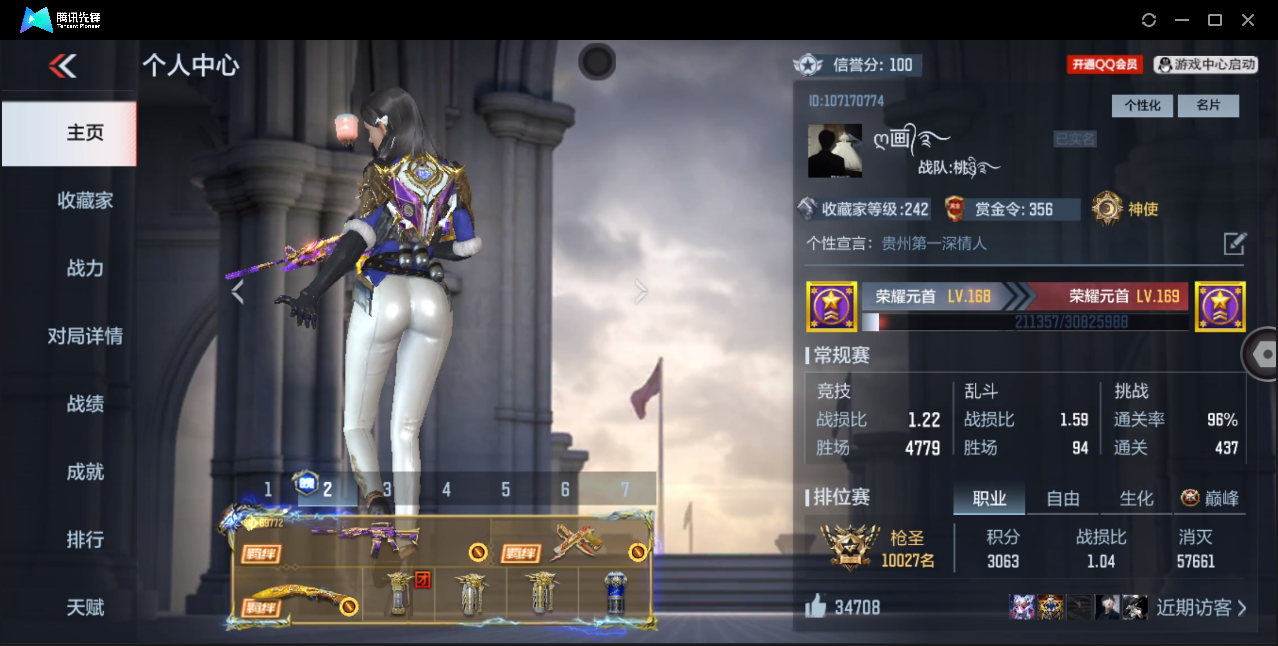Click the 个性化 personalization button

point(1142,105)
